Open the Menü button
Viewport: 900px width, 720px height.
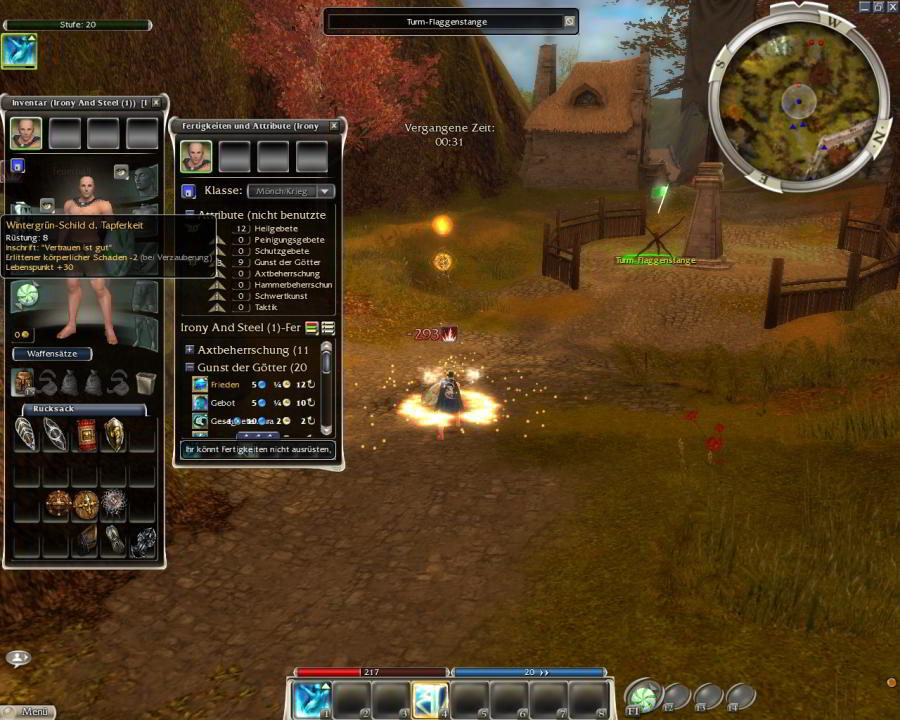[x=28, y=712]
